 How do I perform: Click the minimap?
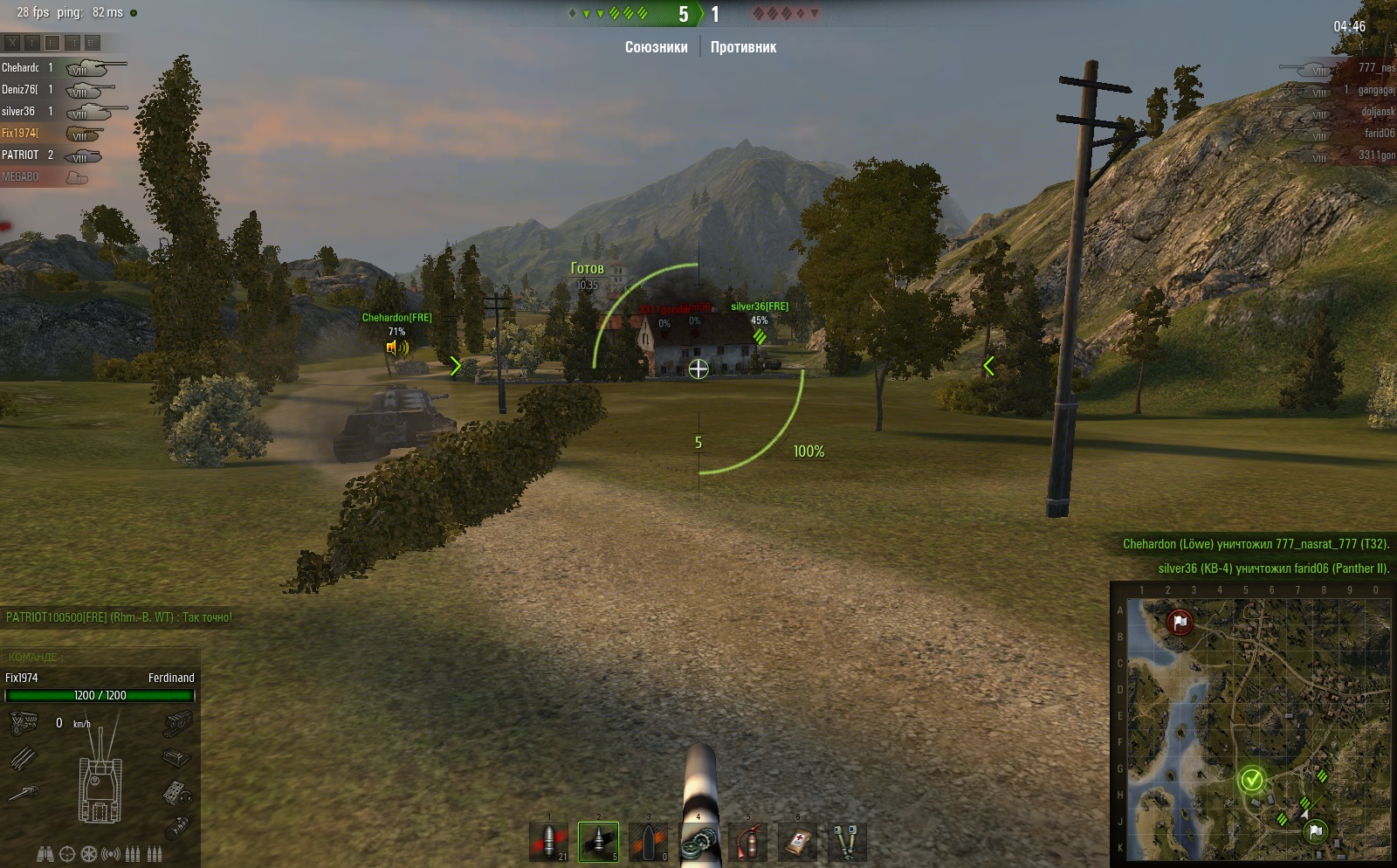[1253, 725]
